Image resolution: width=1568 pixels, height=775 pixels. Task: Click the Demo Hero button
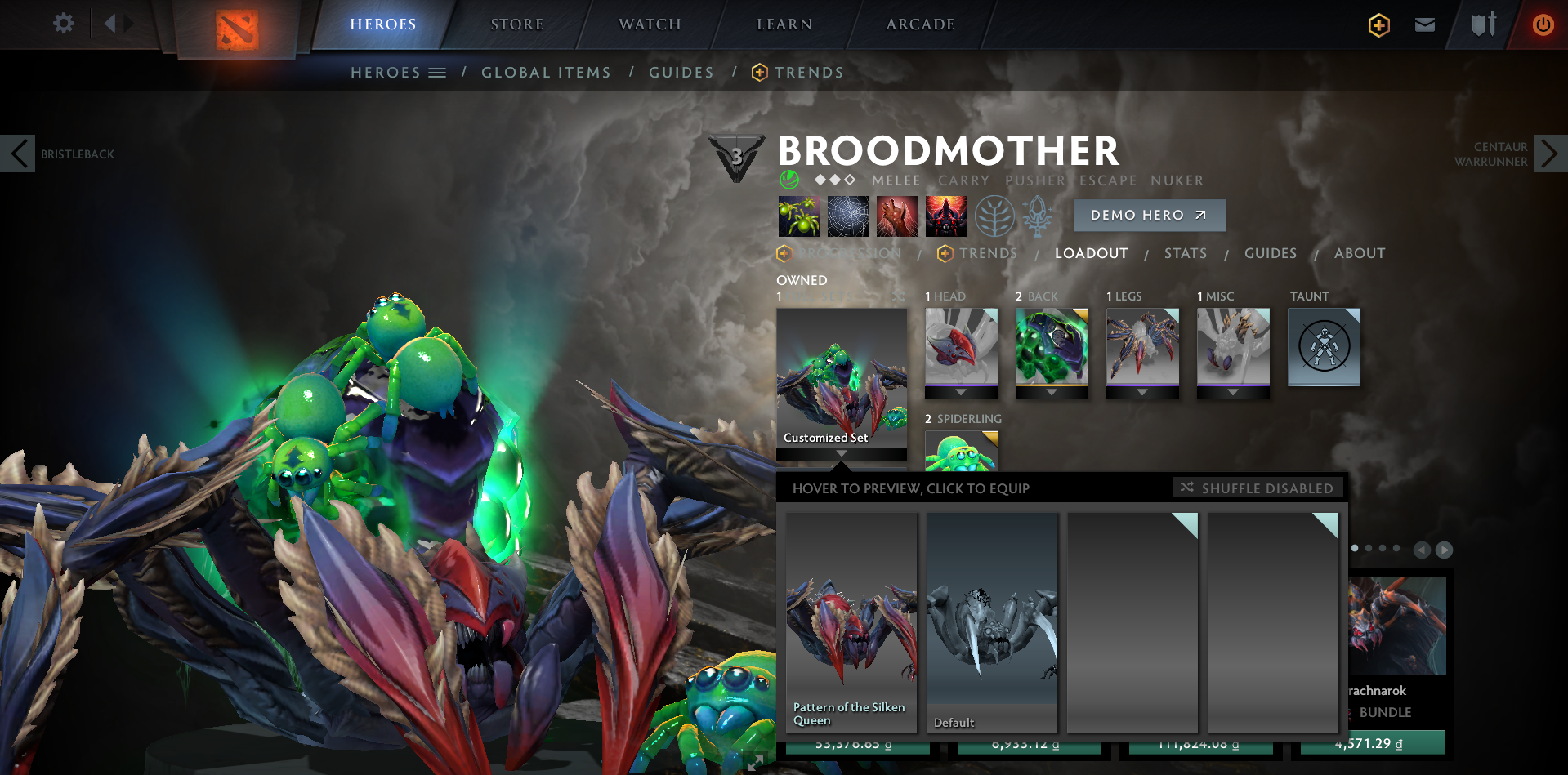point(1149,215)
